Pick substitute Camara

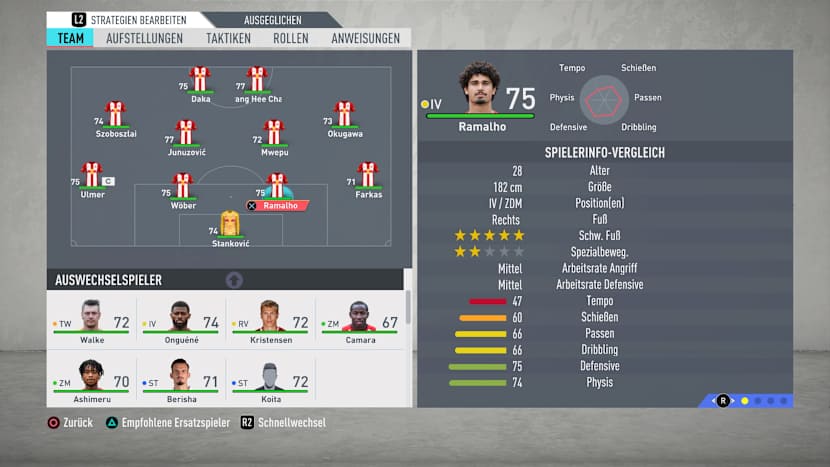[360, 322]
